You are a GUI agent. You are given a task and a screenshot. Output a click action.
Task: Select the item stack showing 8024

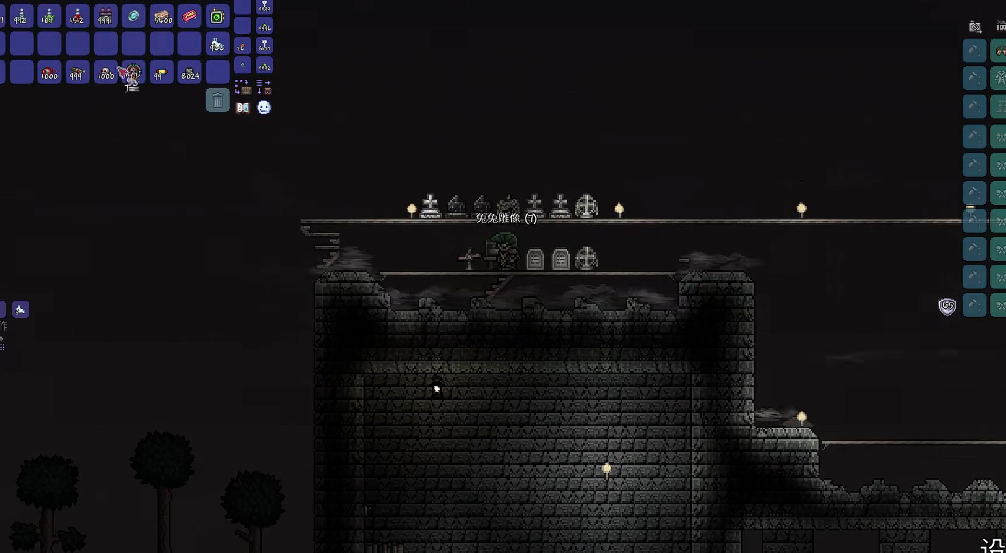(x=190, y=72)
